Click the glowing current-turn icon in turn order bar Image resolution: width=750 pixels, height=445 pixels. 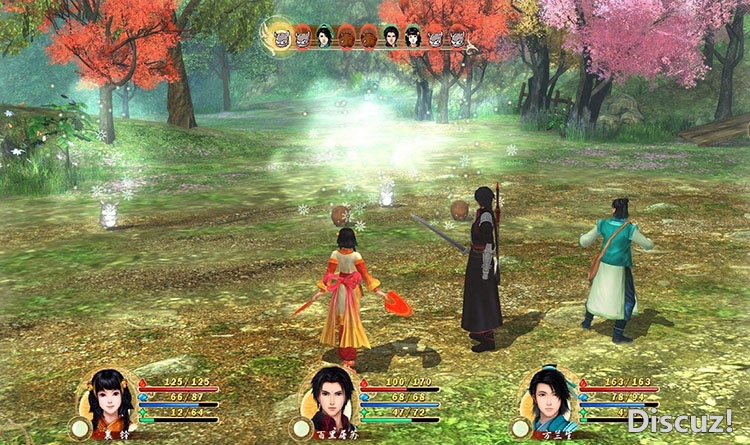282,37
